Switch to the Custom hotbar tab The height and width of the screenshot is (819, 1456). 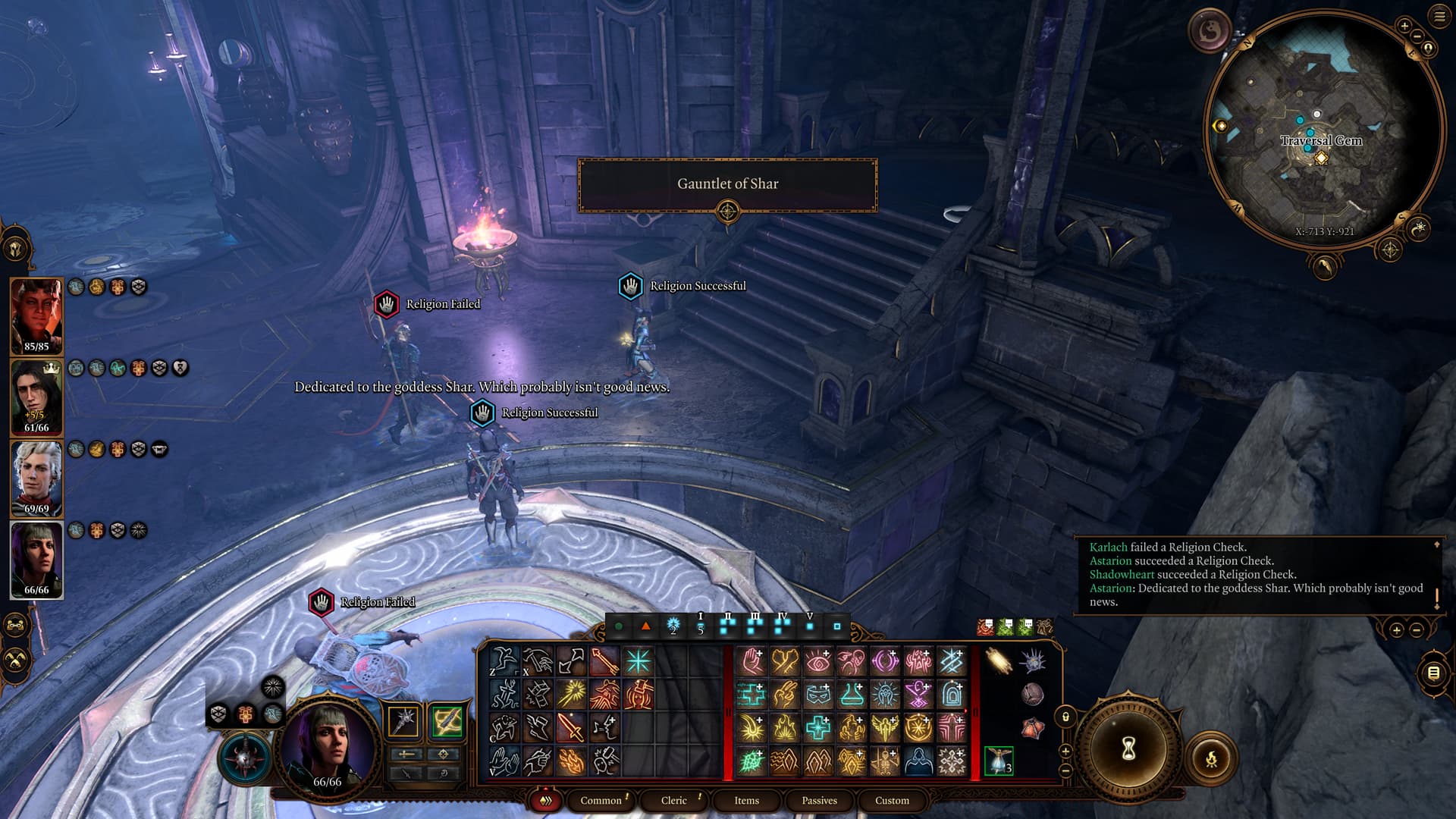(892, 800)
